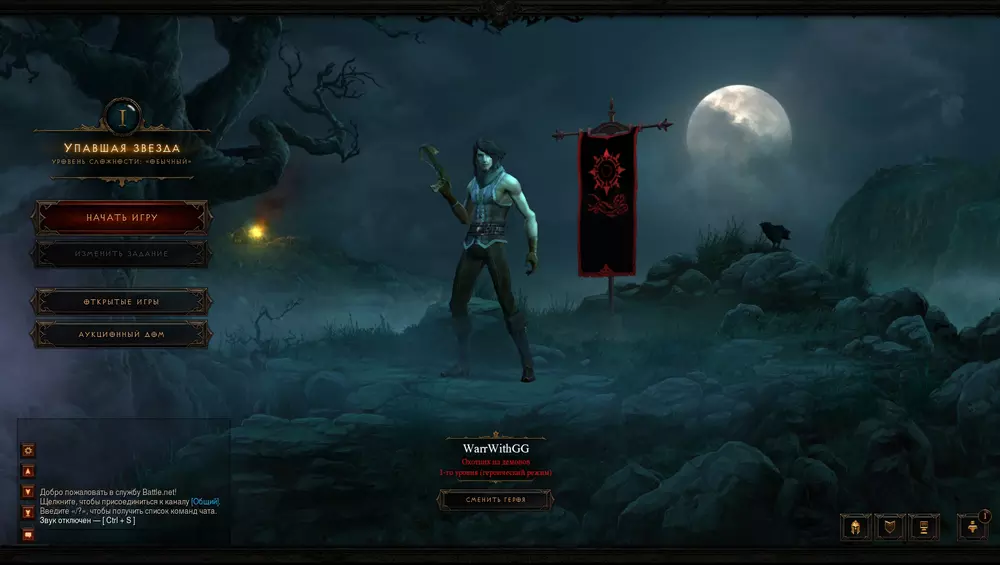This screenshot has width=1000, height=565.
Task: Click the chat up-arrow button
Action: 29,471
